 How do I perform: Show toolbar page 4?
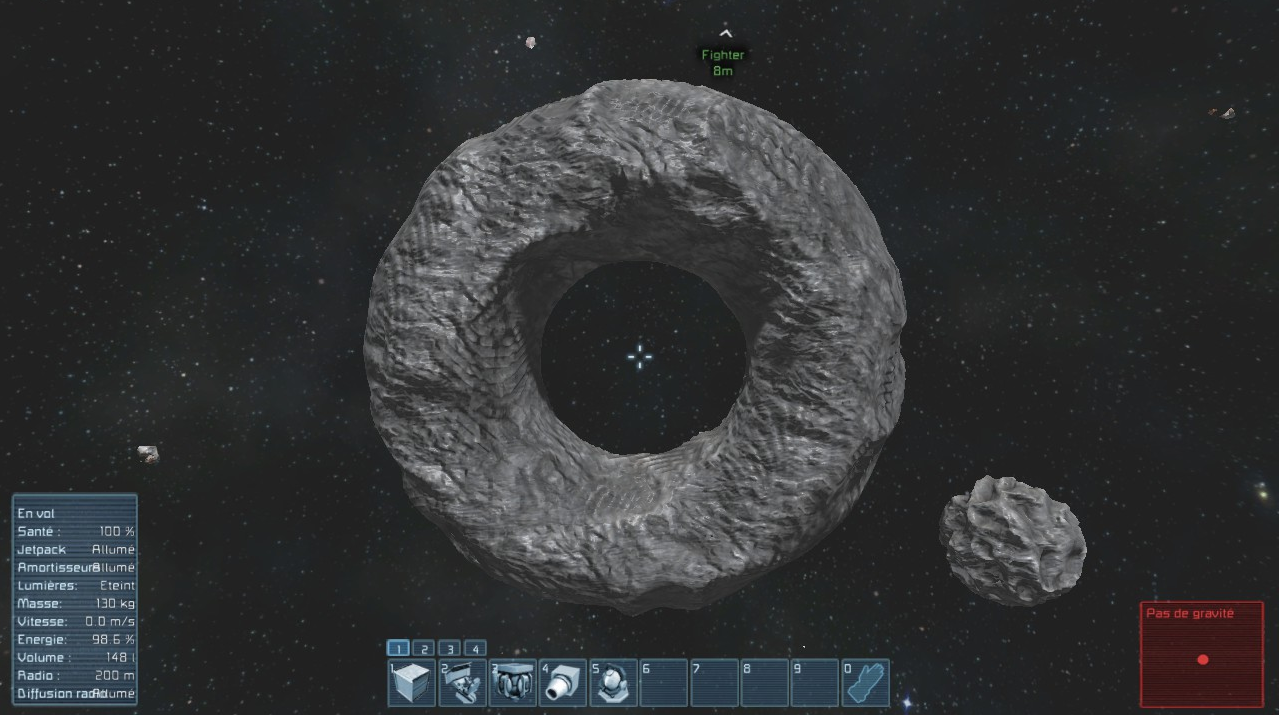(x=475, y=648)
